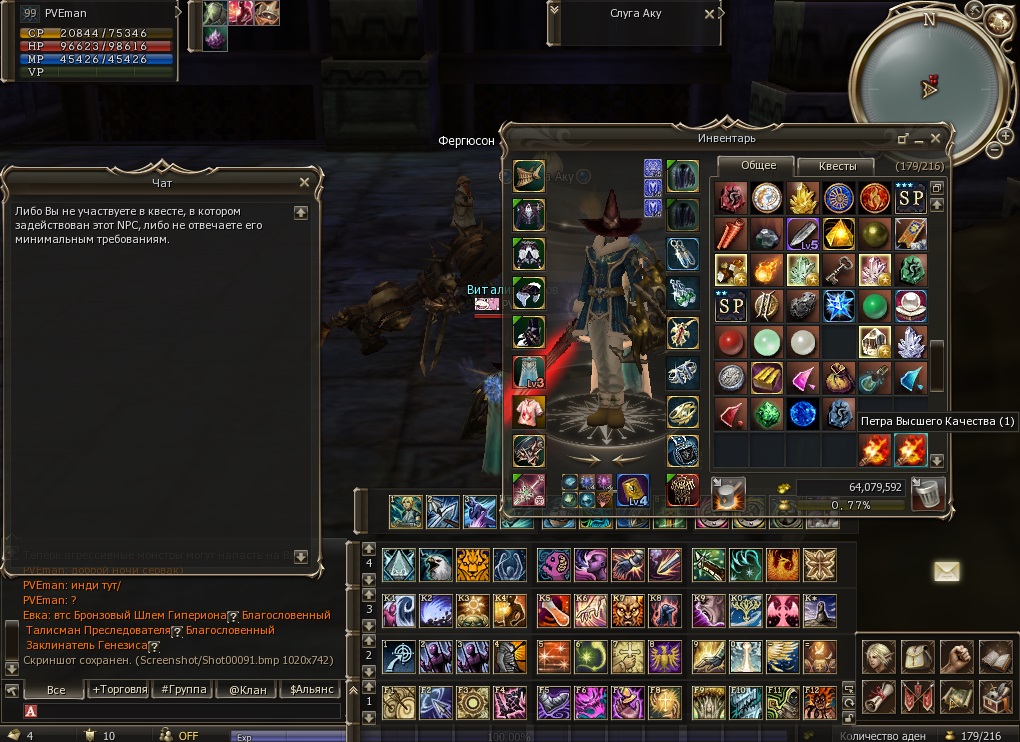Close the Инвентарь window
1020x742 pixels.
(936, 138)
